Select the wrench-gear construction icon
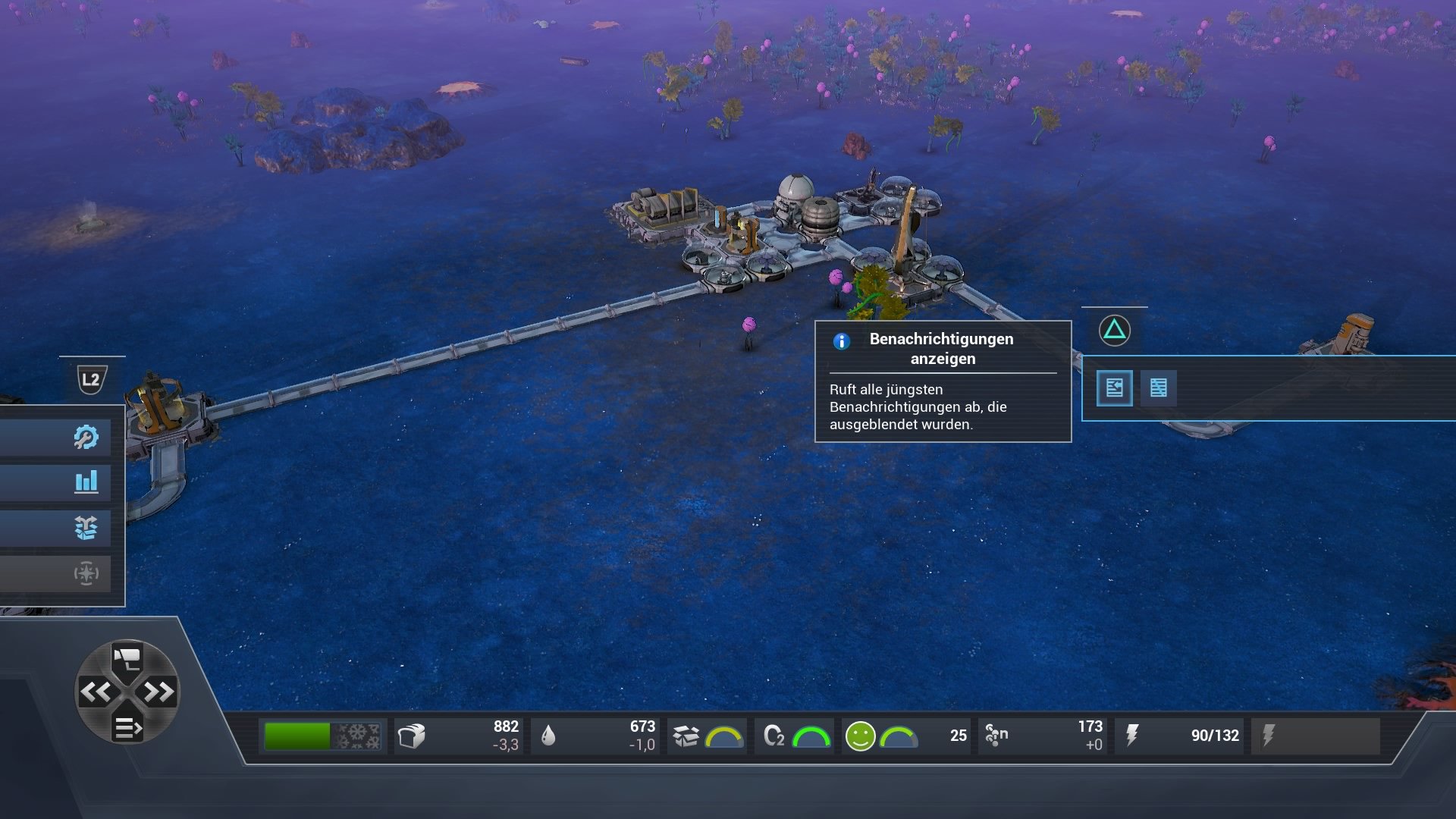 (x=89, y=436)
